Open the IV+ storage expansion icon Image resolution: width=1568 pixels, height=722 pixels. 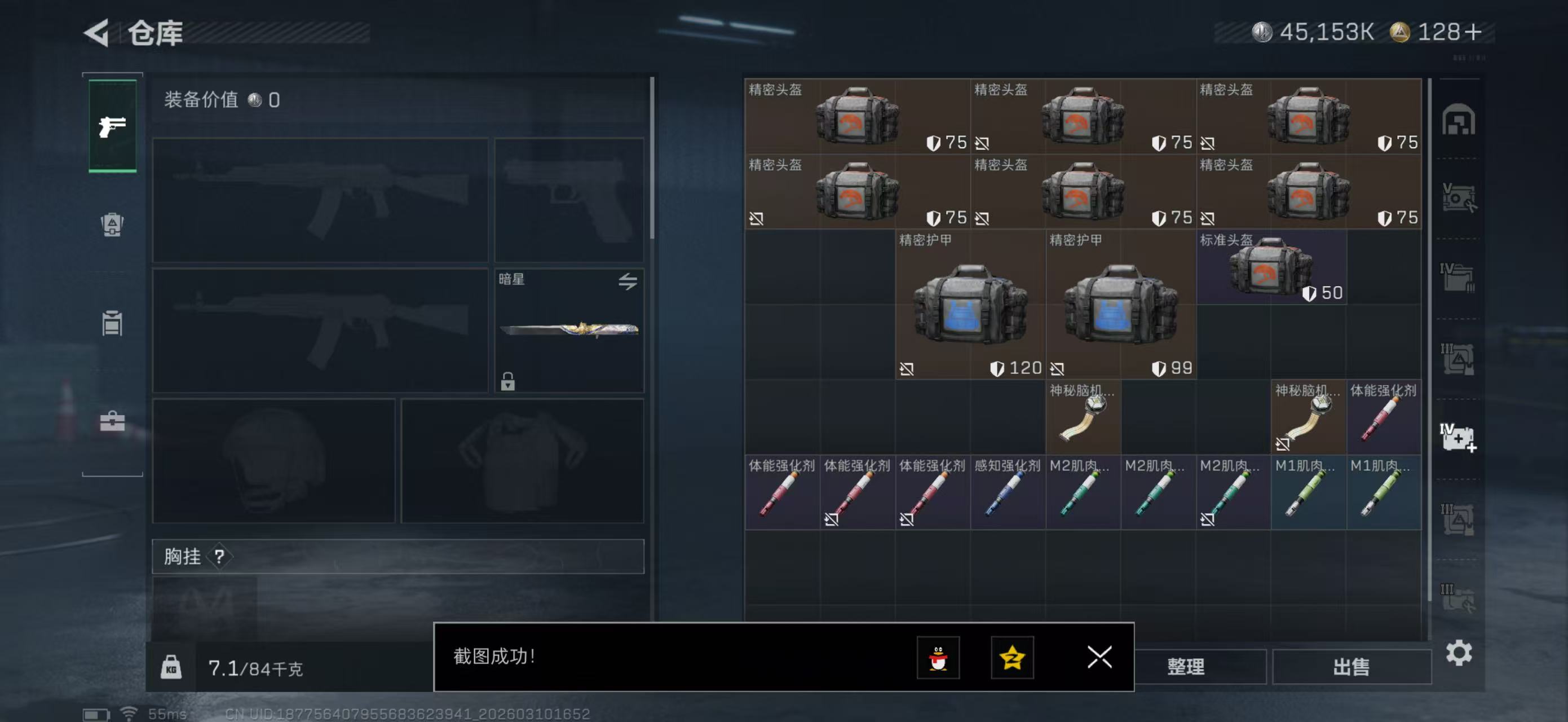coord(1460,437)
